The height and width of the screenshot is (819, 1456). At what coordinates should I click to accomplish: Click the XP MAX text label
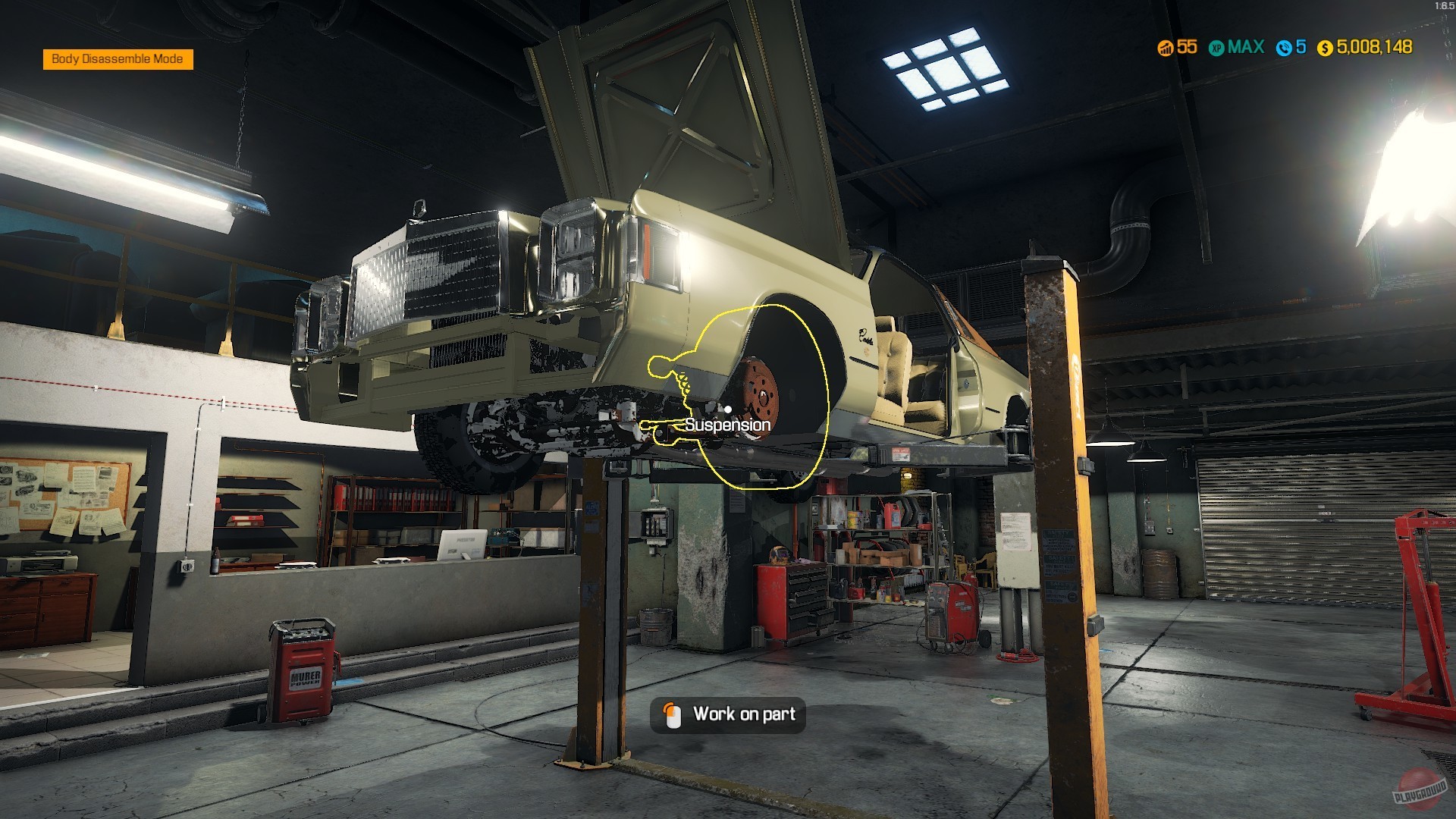(1247, 47)
